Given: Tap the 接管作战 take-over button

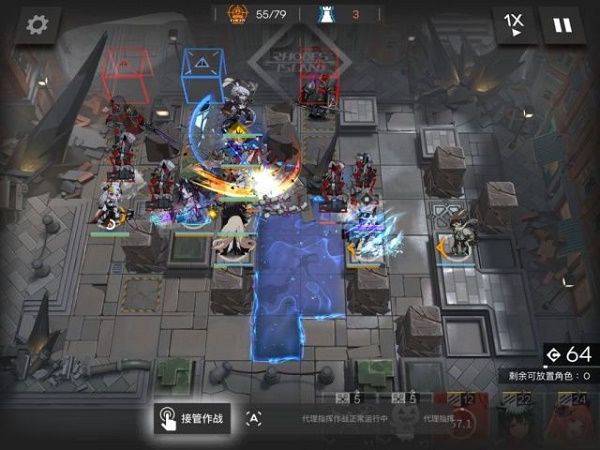Looking at the screenshot, I should coord(192,419).
